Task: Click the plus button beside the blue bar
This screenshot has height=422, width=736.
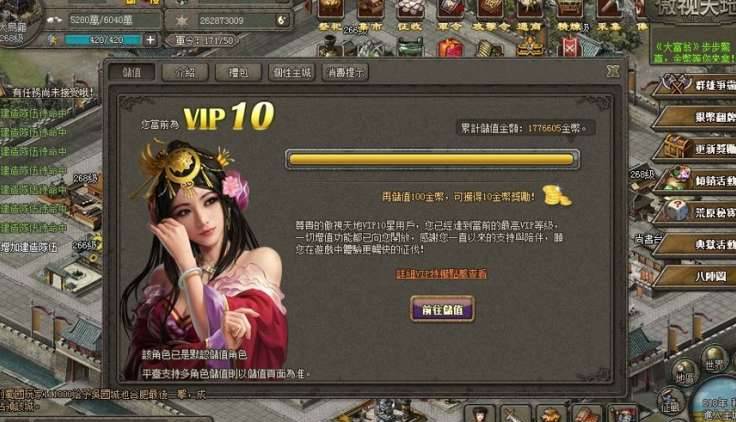Action: [150, 40]
